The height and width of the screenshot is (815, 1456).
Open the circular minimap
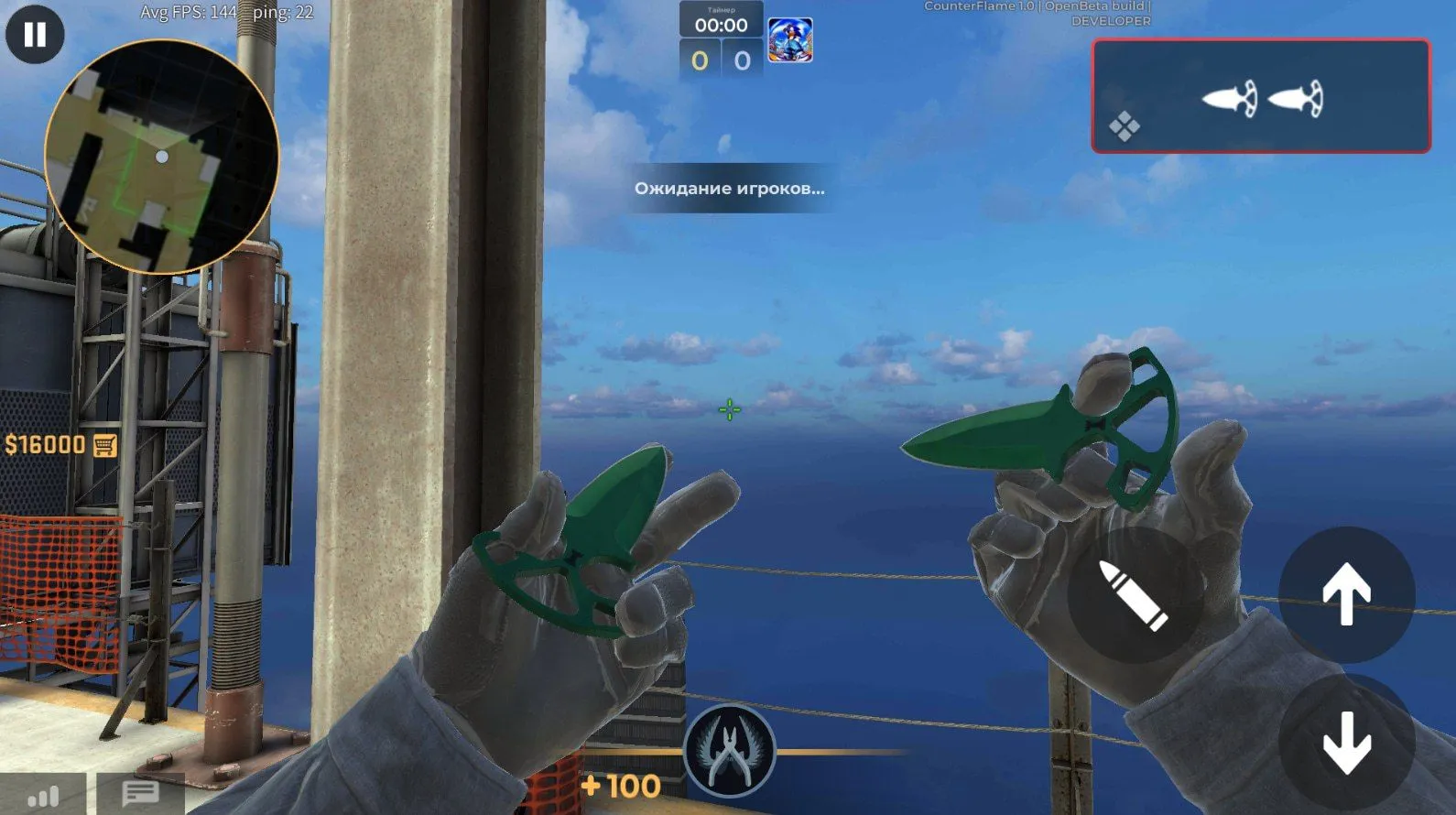pos(161,157)
